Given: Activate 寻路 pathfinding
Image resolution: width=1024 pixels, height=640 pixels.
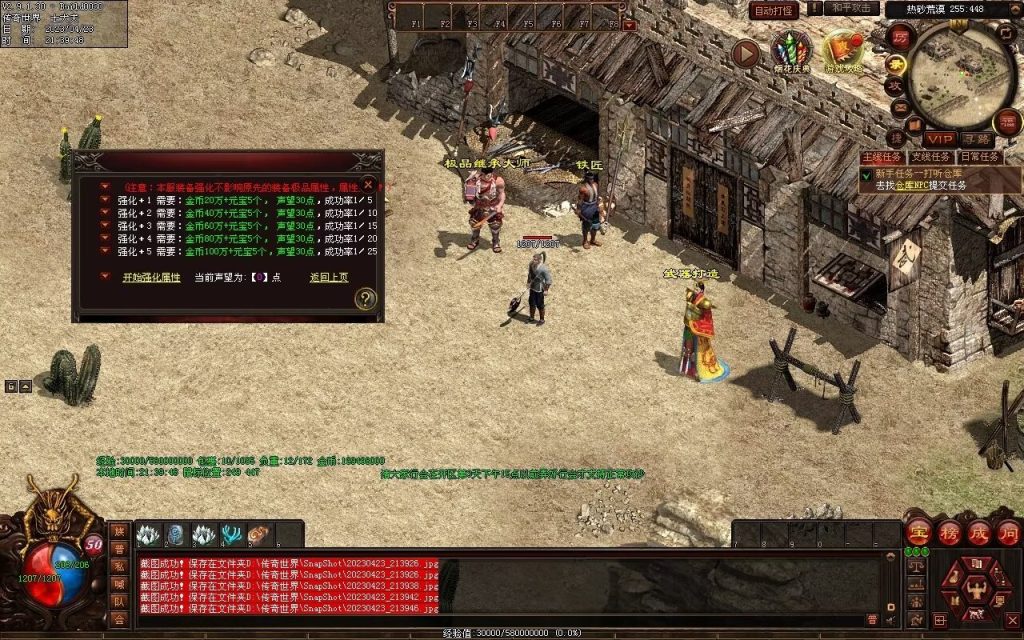Looking at the screenshot, I should pyautogui.click(x=977, y=139).
